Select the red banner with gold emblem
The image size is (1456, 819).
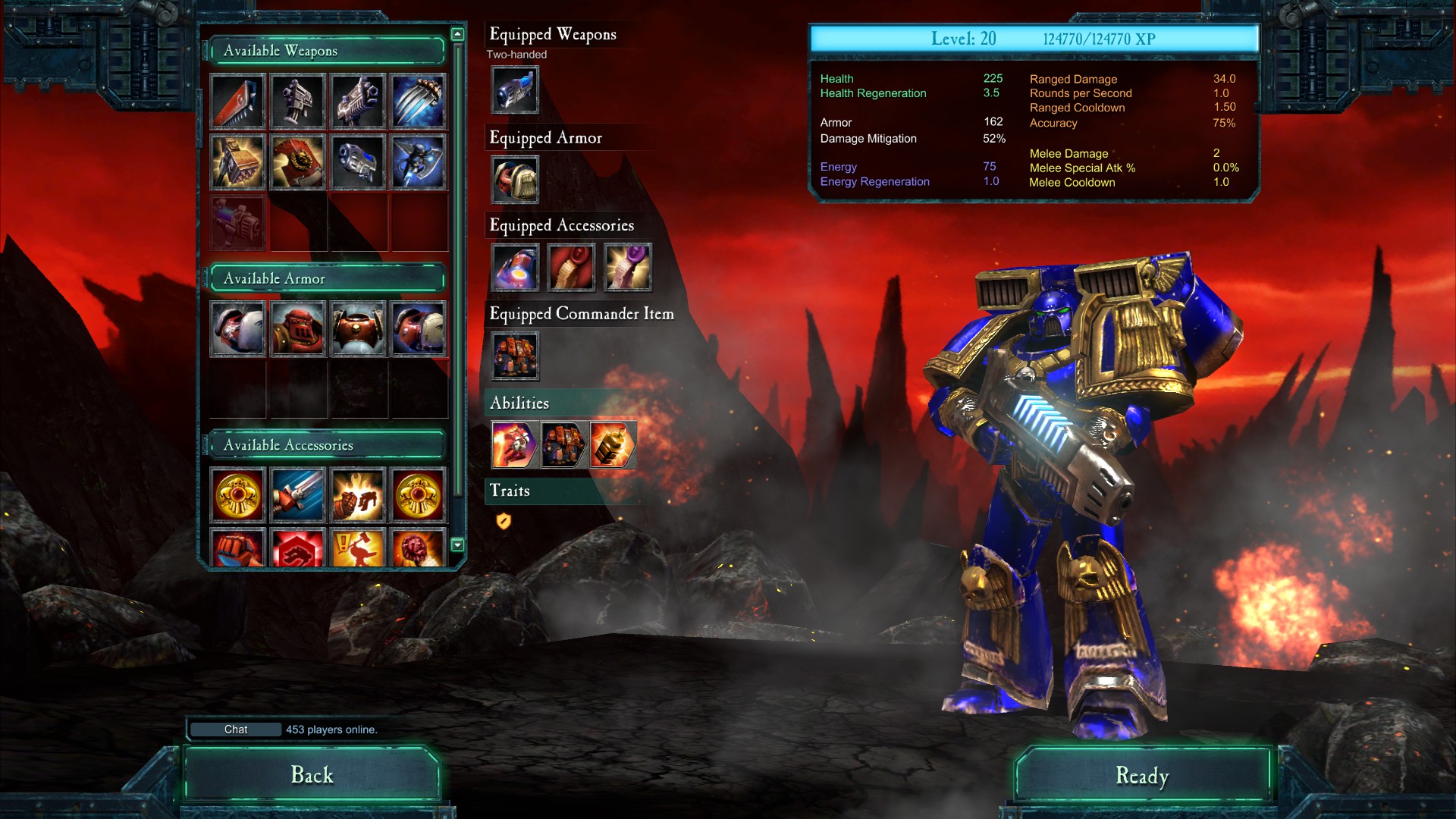point(298,162)
